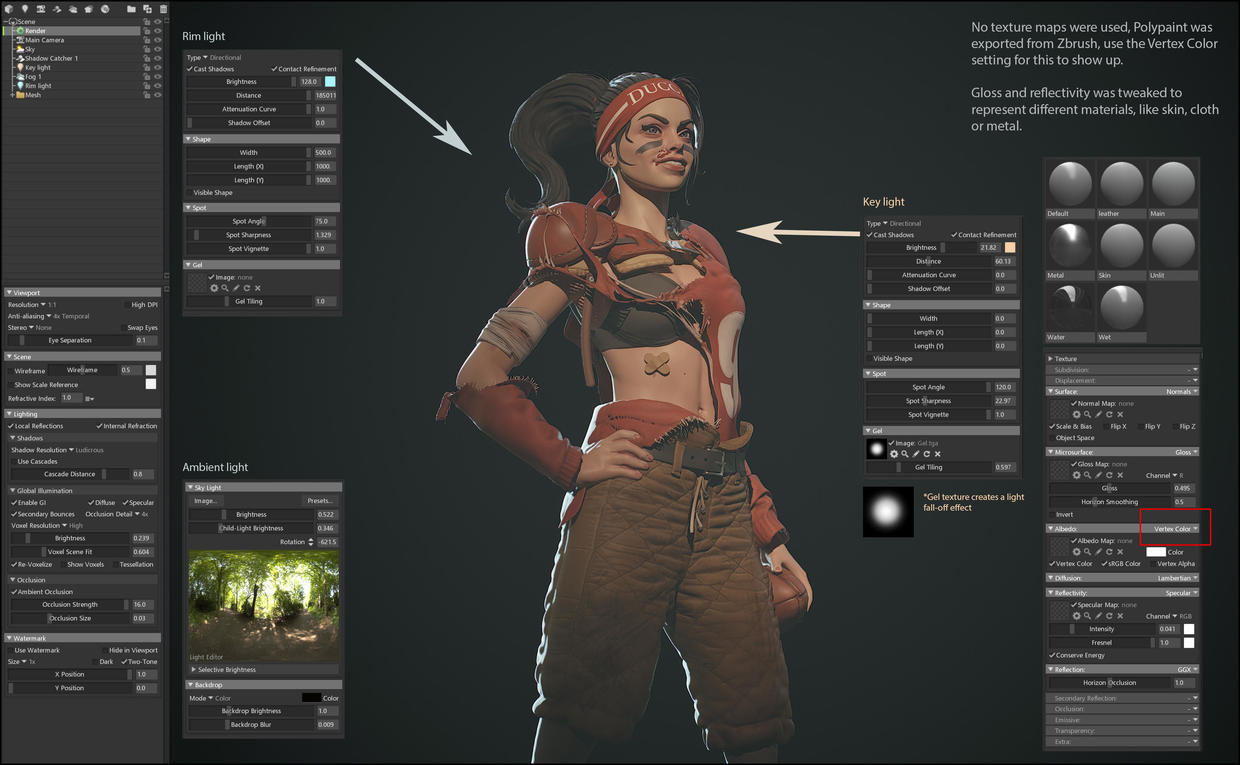Screen dimensions: 1240x765
Task: Select Shadow Catcher 1 in scene tree
Action: pos(51,58)
